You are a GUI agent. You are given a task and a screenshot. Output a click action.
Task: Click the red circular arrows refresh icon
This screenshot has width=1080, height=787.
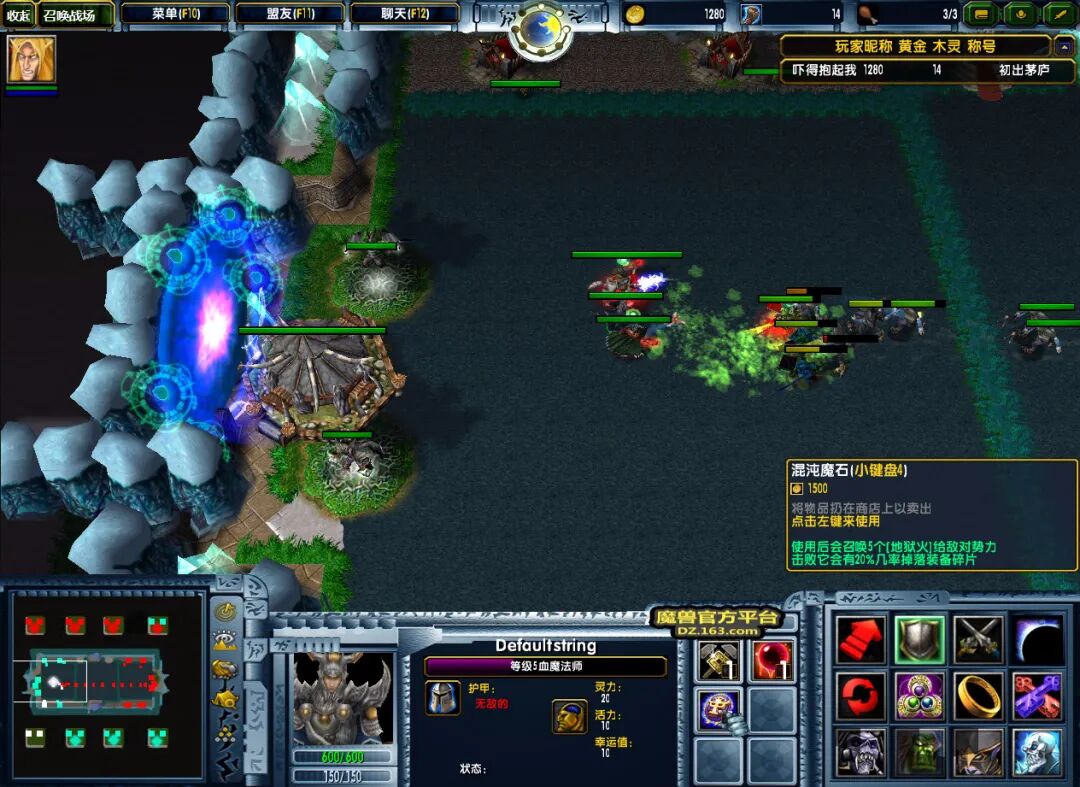(x=861, y=696)
